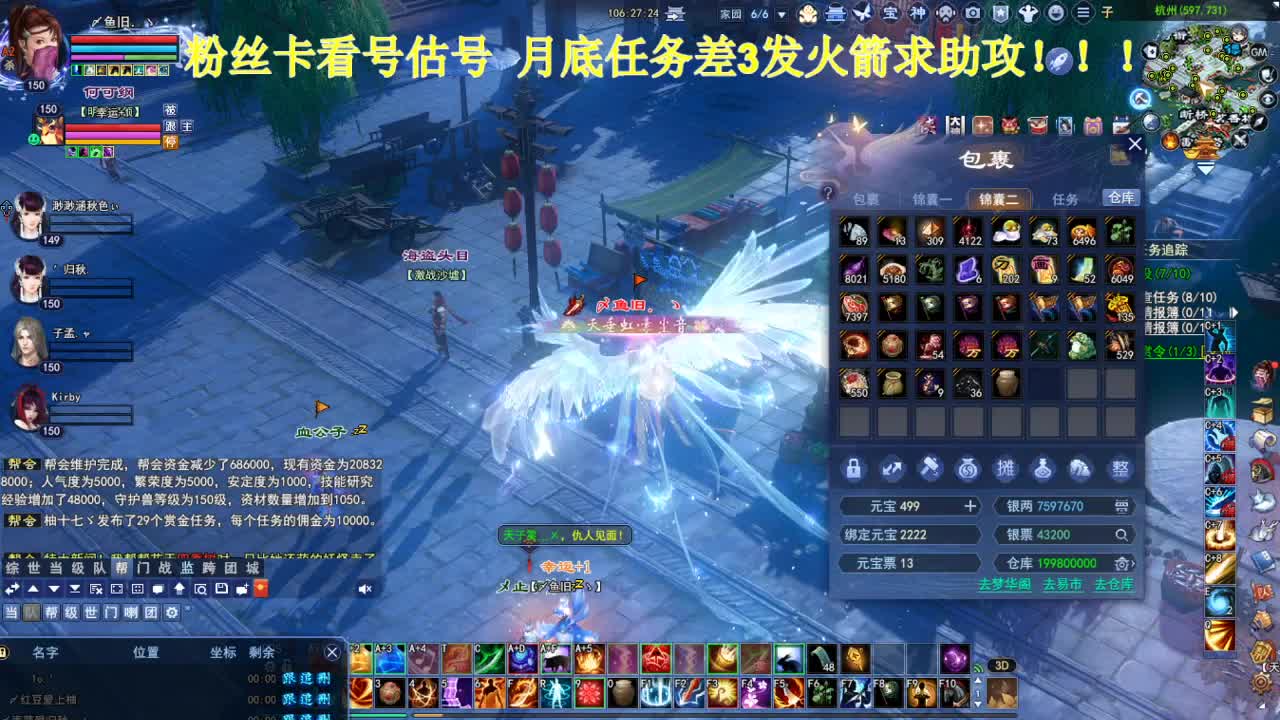Open the chat settings gear icon
Screen dimensions: 1280x720
[170, 612]
